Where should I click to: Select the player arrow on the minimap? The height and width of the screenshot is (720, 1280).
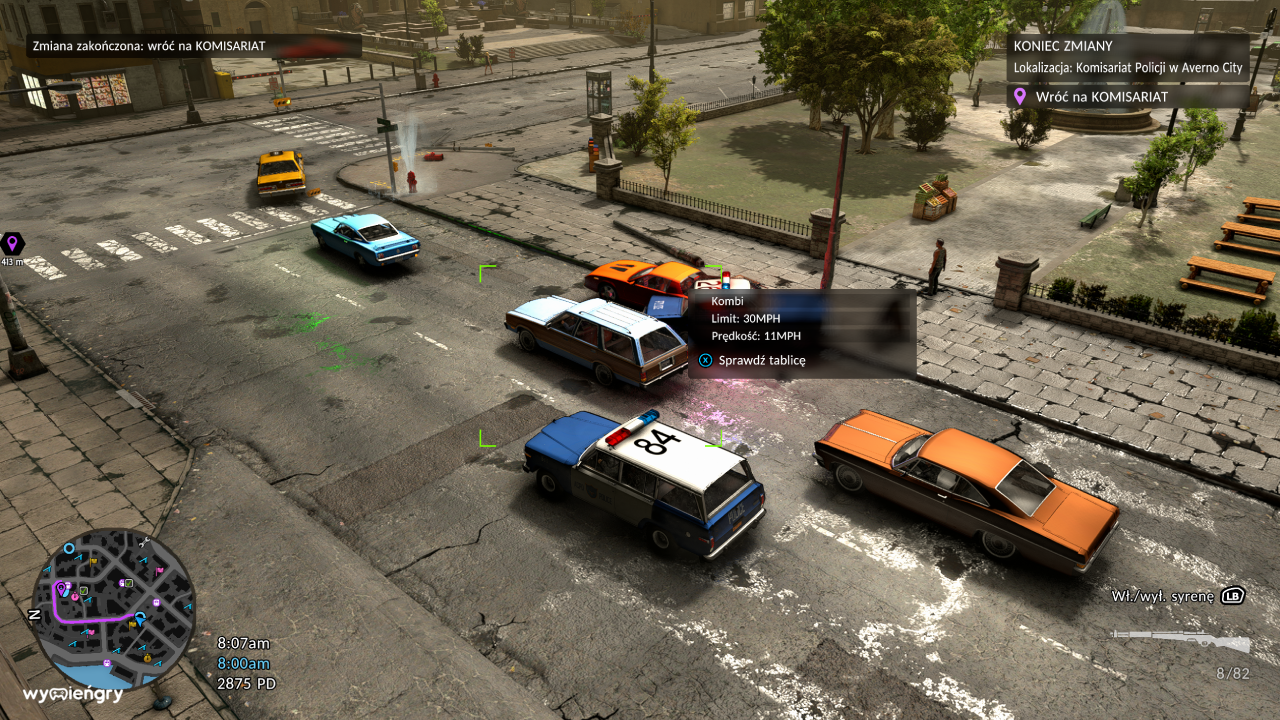(x=140, y=619)
